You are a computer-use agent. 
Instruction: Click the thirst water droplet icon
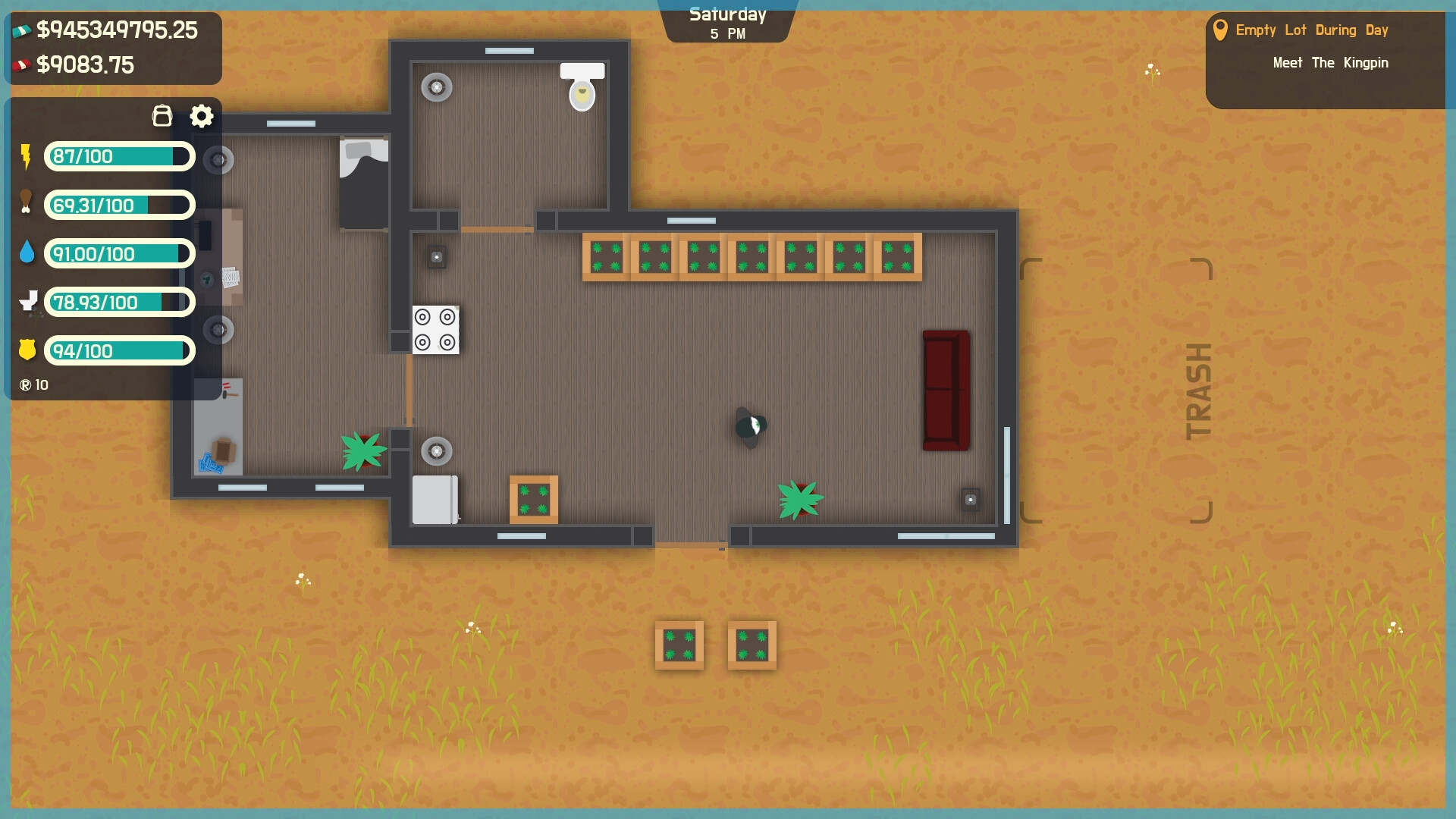[x=27, y=253]
